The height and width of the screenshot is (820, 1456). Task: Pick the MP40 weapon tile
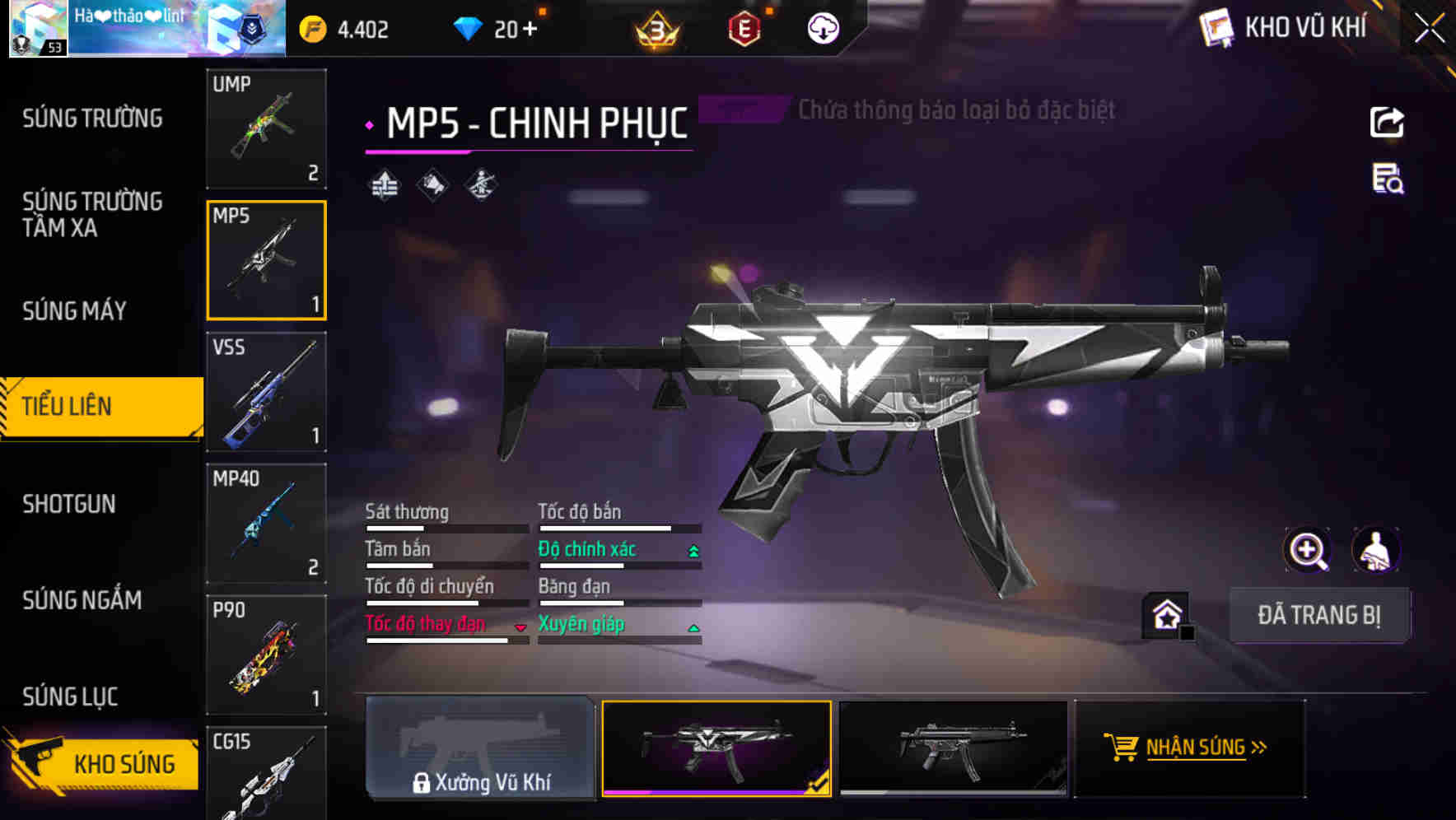click(x=266, y=524)
